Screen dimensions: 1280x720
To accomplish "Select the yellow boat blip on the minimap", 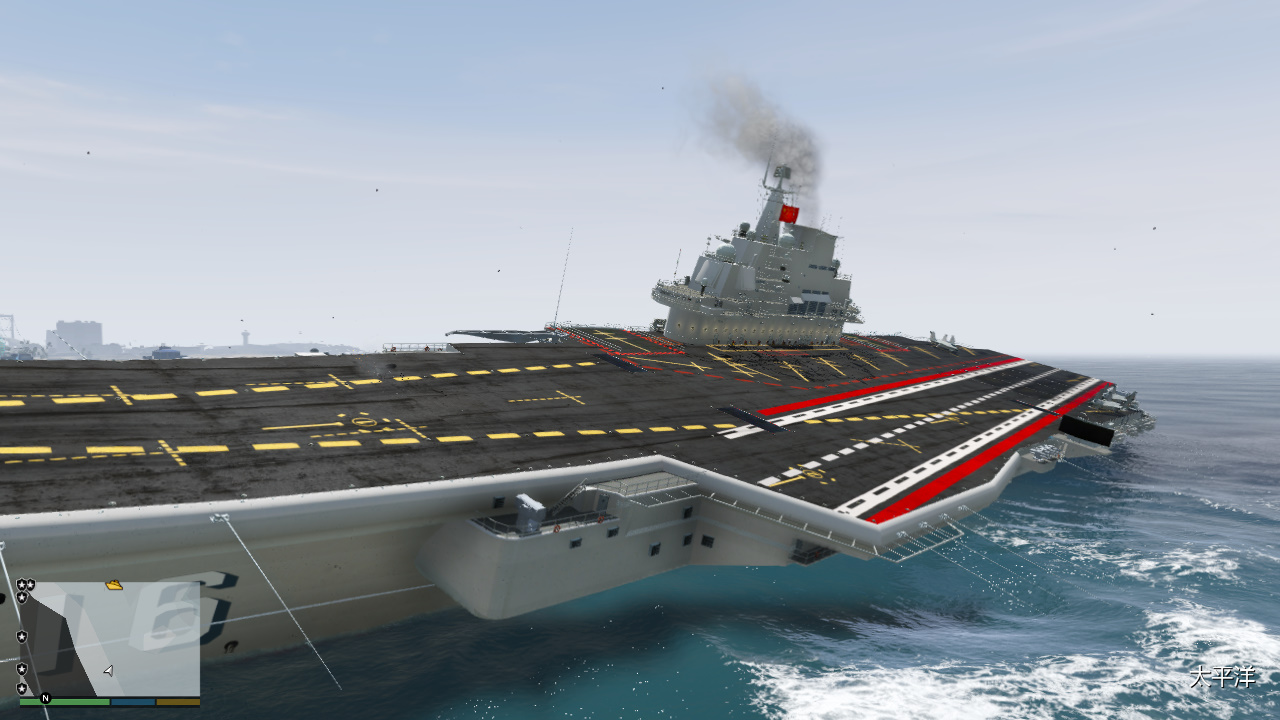I will coord(114,584).
